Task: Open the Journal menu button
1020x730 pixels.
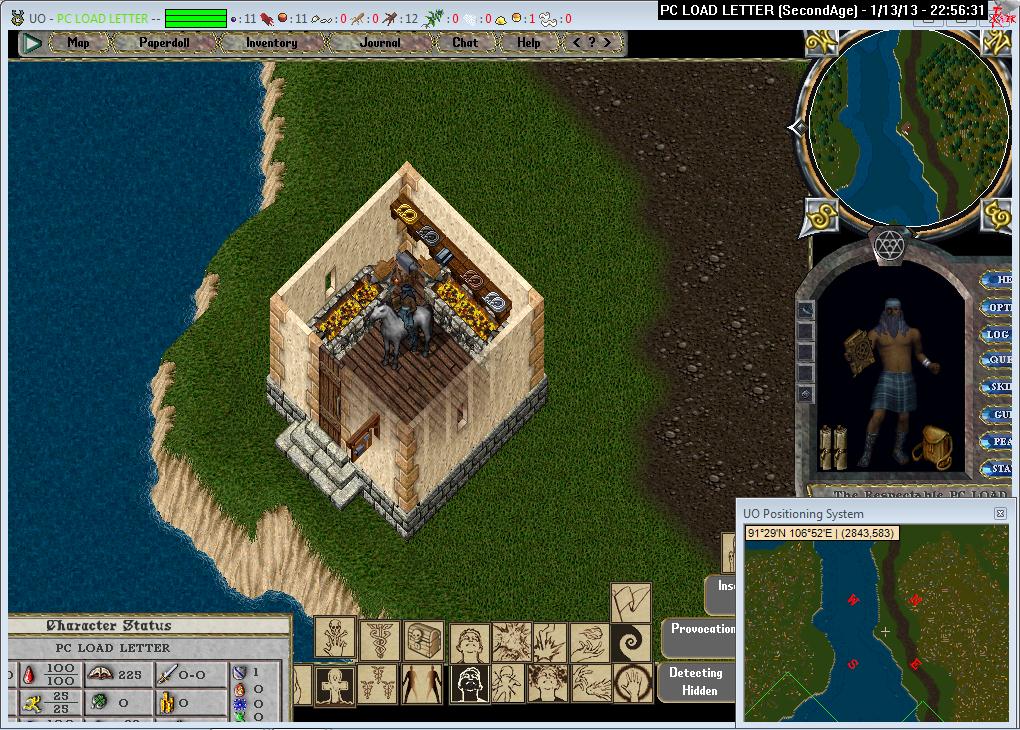Action: pyautogui.click(x=380, y=43)
